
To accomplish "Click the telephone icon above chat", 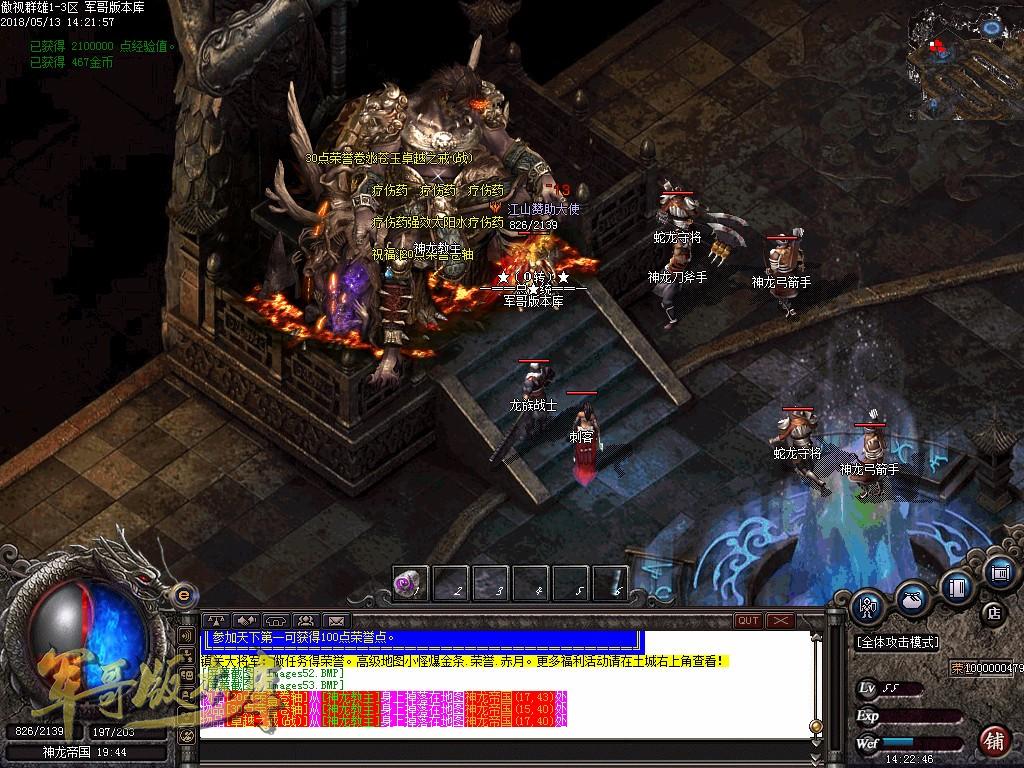I will point(276,621).
